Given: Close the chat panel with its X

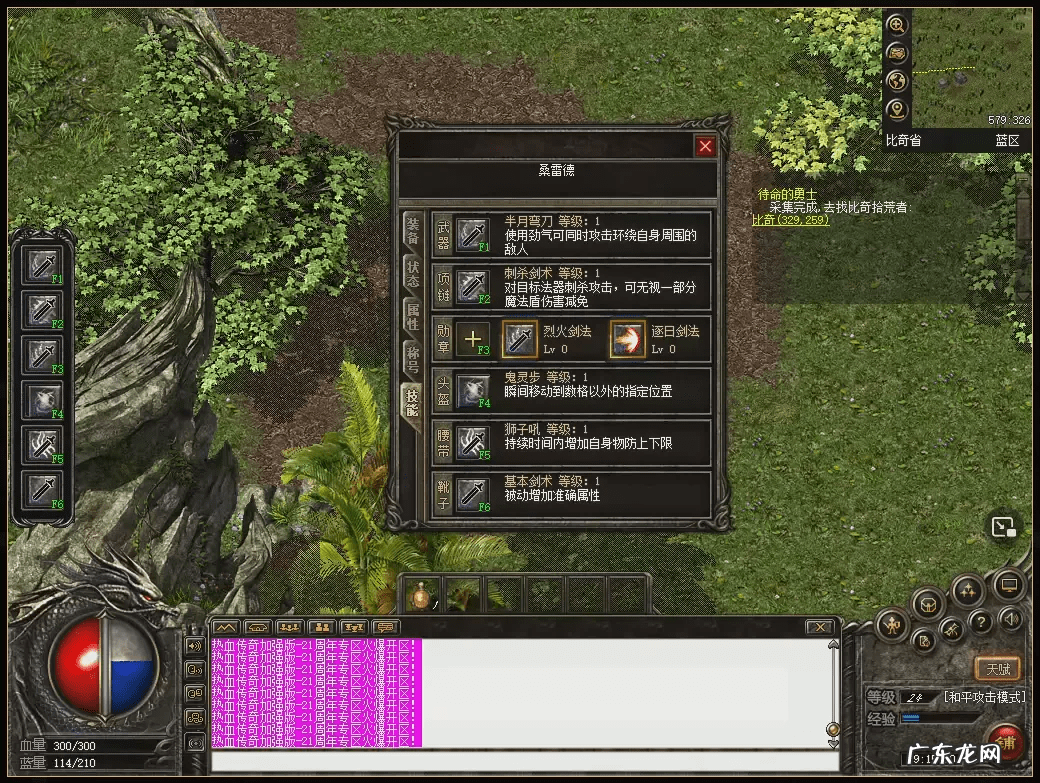Looking at the screenshot, I should point(819,627).
